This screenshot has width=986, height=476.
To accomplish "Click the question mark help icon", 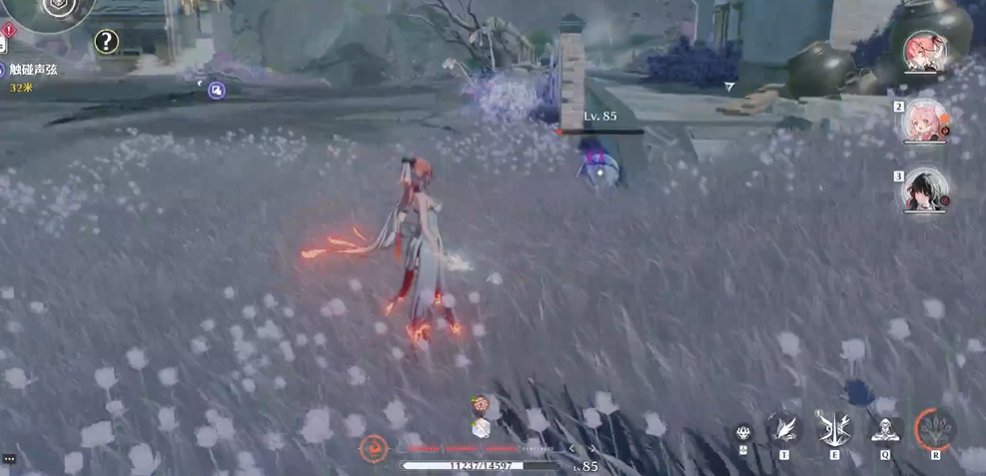I will (x=106, y=41).
